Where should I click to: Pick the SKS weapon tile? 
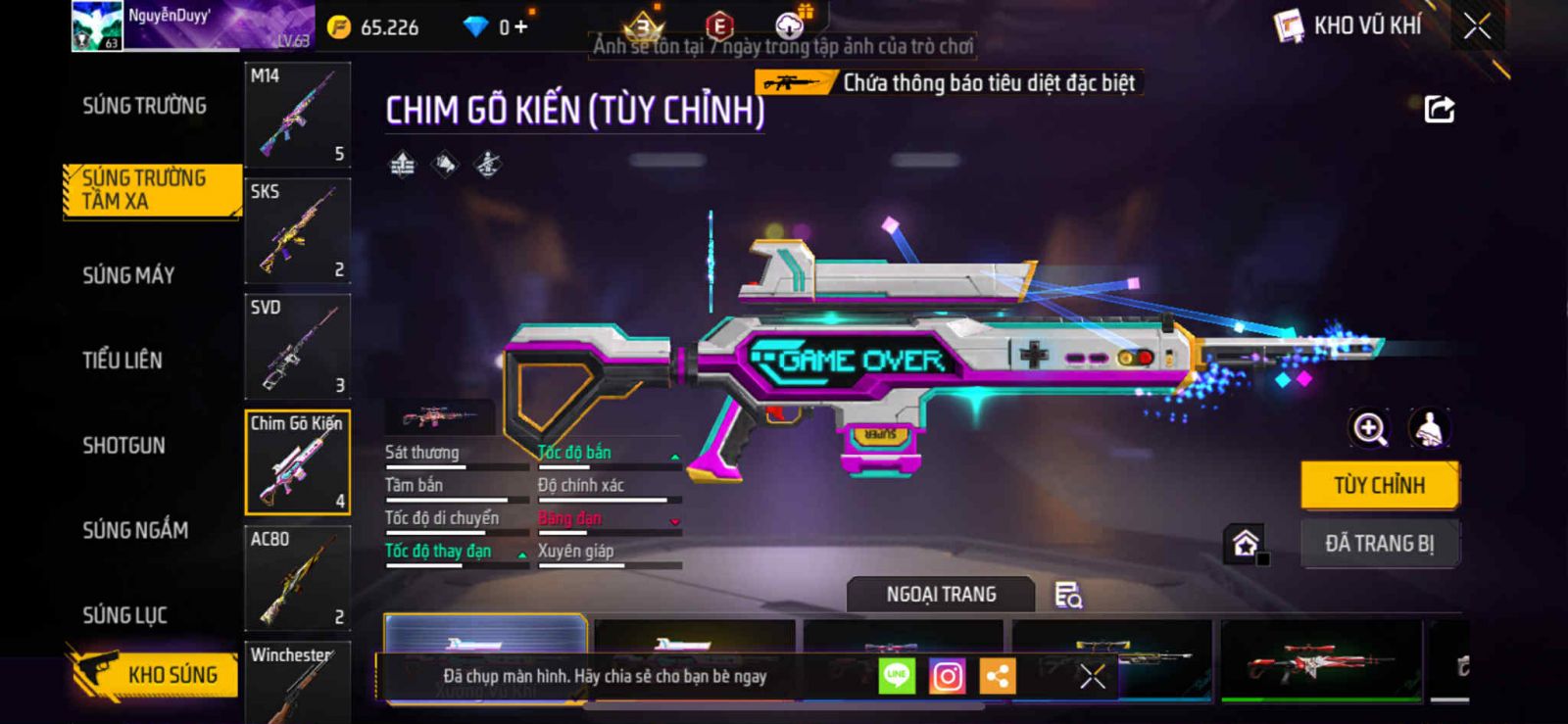pos(297,230)
